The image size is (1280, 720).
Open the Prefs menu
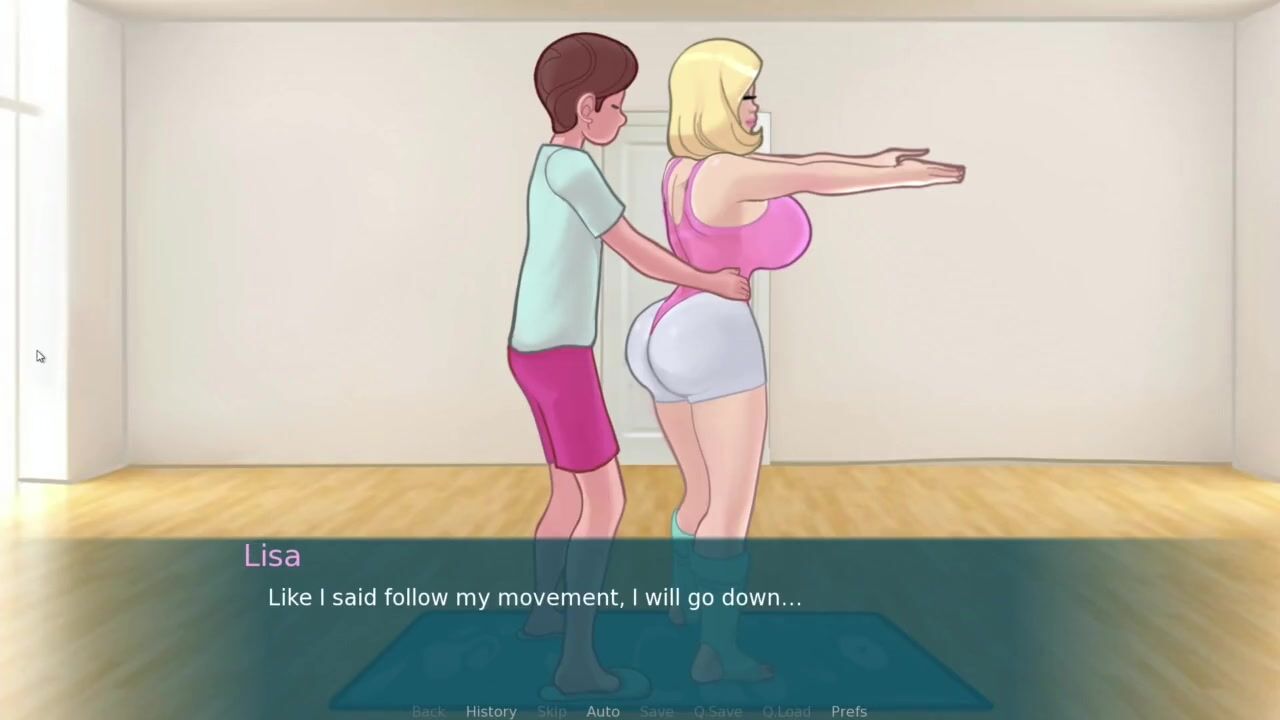[849, 711]
